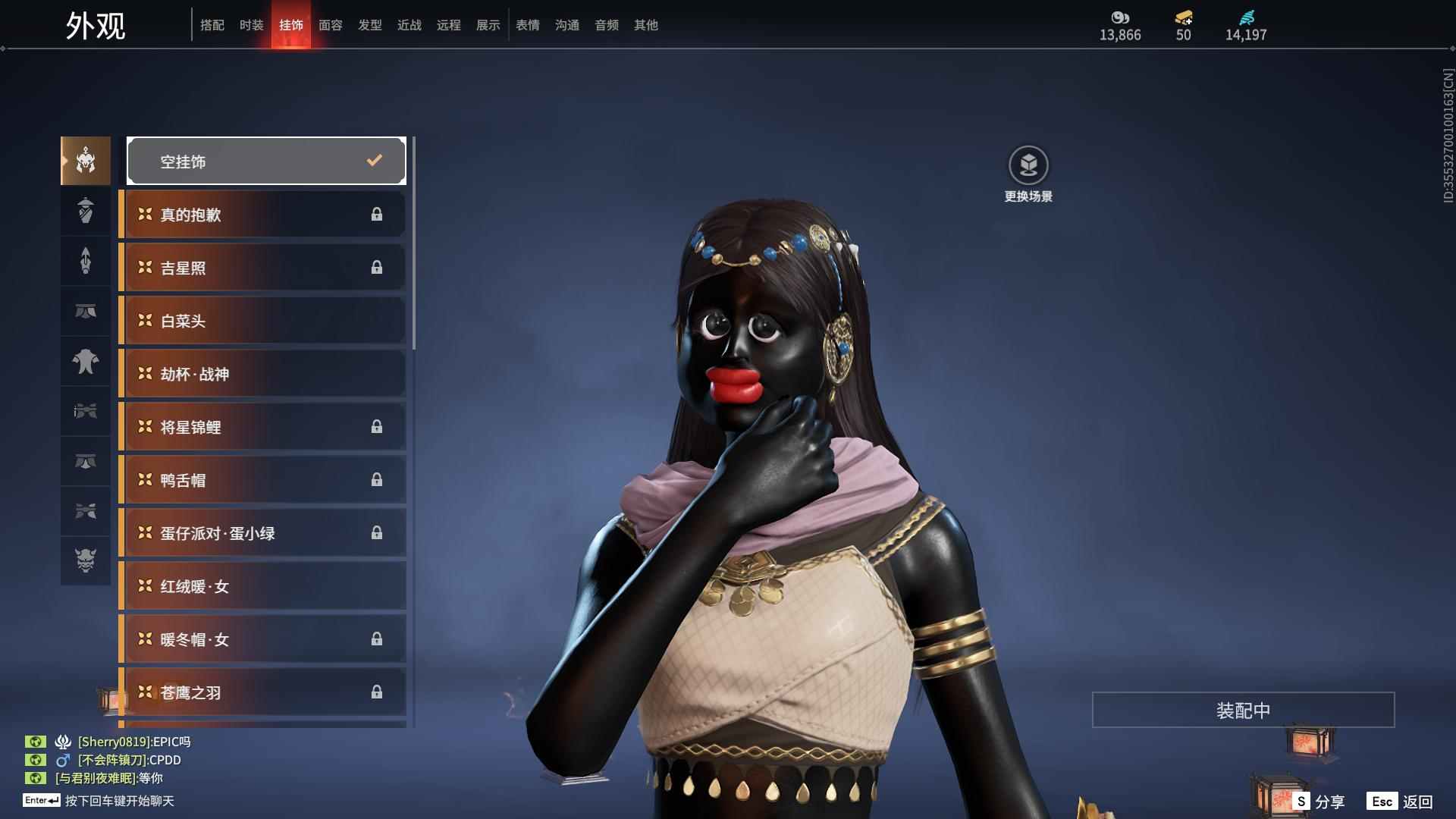
Task: Go to the 发型 tab
Action: click(x=369, y=25)
